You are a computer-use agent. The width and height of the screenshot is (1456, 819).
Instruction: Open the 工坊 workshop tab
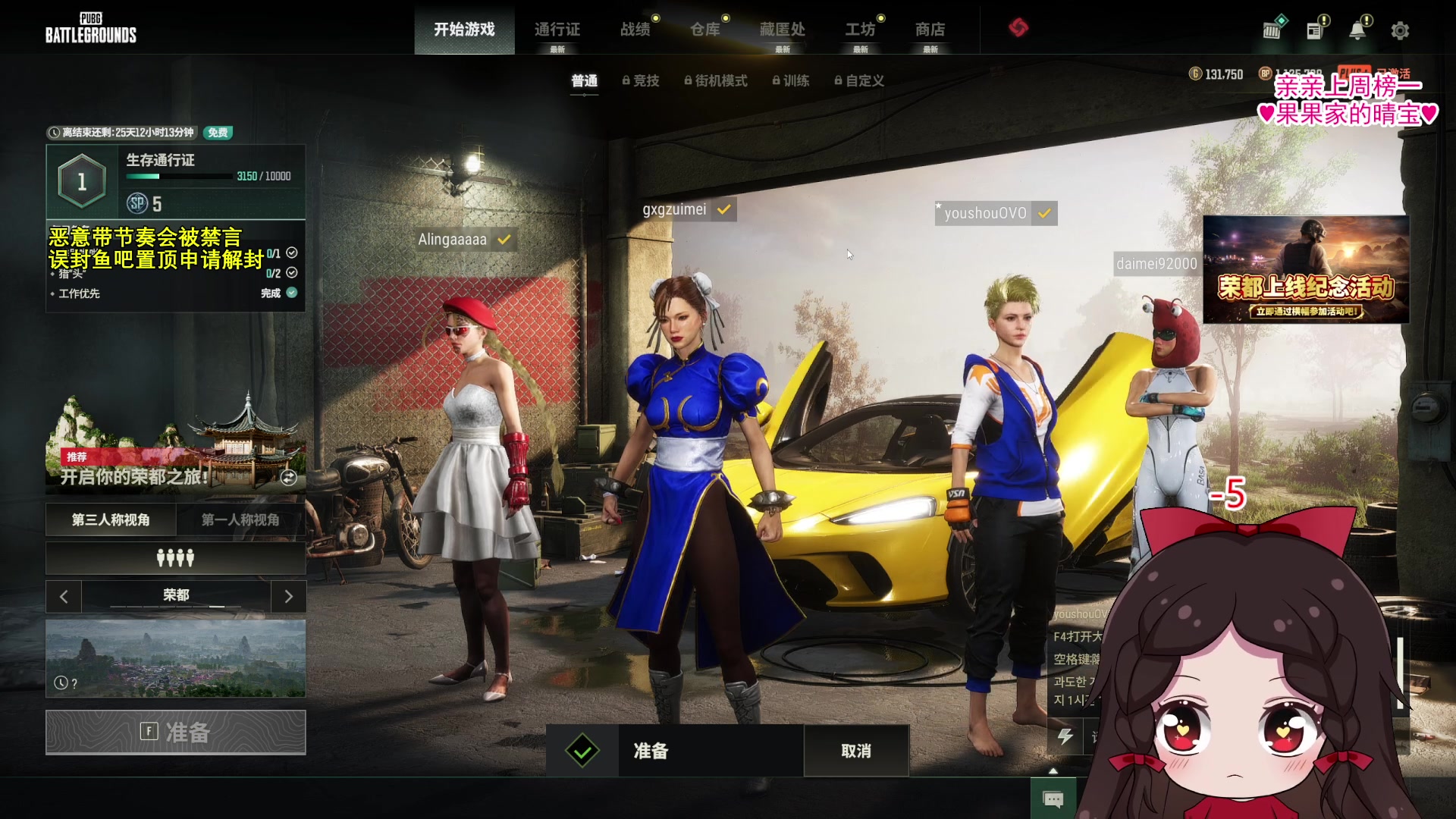click(x=861, y=30)
